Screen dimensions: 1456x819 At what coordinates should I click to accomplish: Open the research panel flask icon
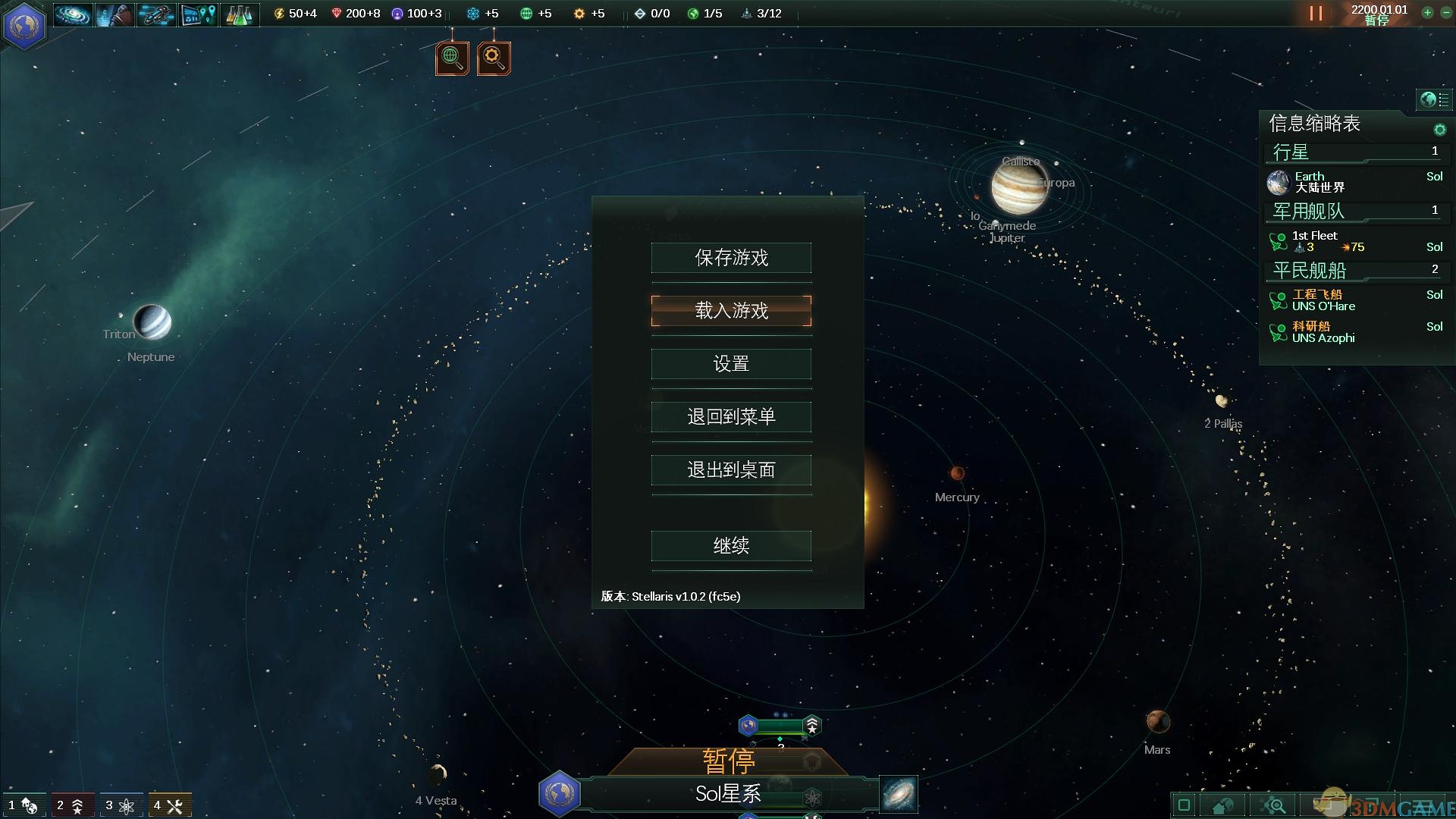240,14
